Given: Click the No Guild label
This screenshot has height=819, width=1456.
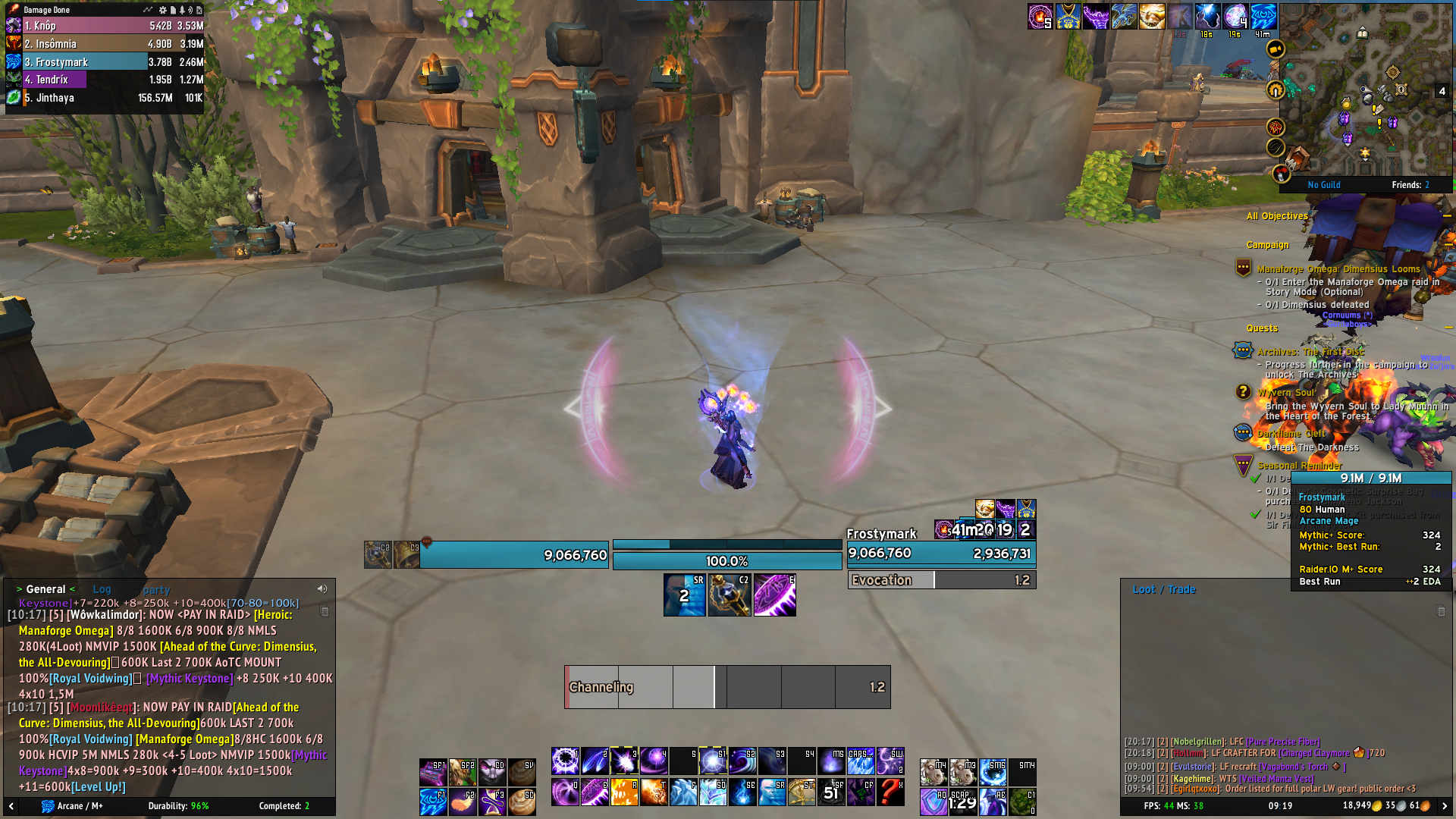Looking at the screenshot, I should (1324, 185).
